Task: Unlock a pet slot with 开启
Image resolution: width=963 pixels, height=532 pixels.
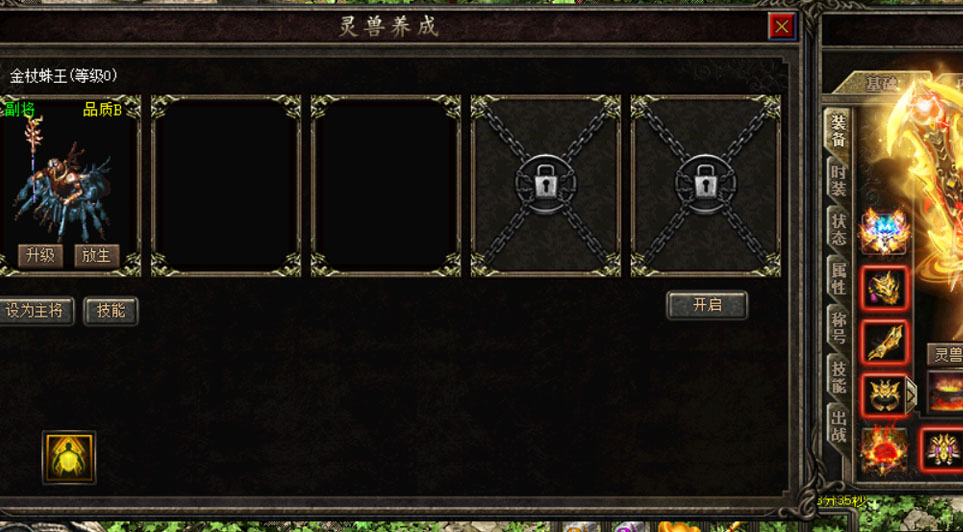Action: point(706,305)
